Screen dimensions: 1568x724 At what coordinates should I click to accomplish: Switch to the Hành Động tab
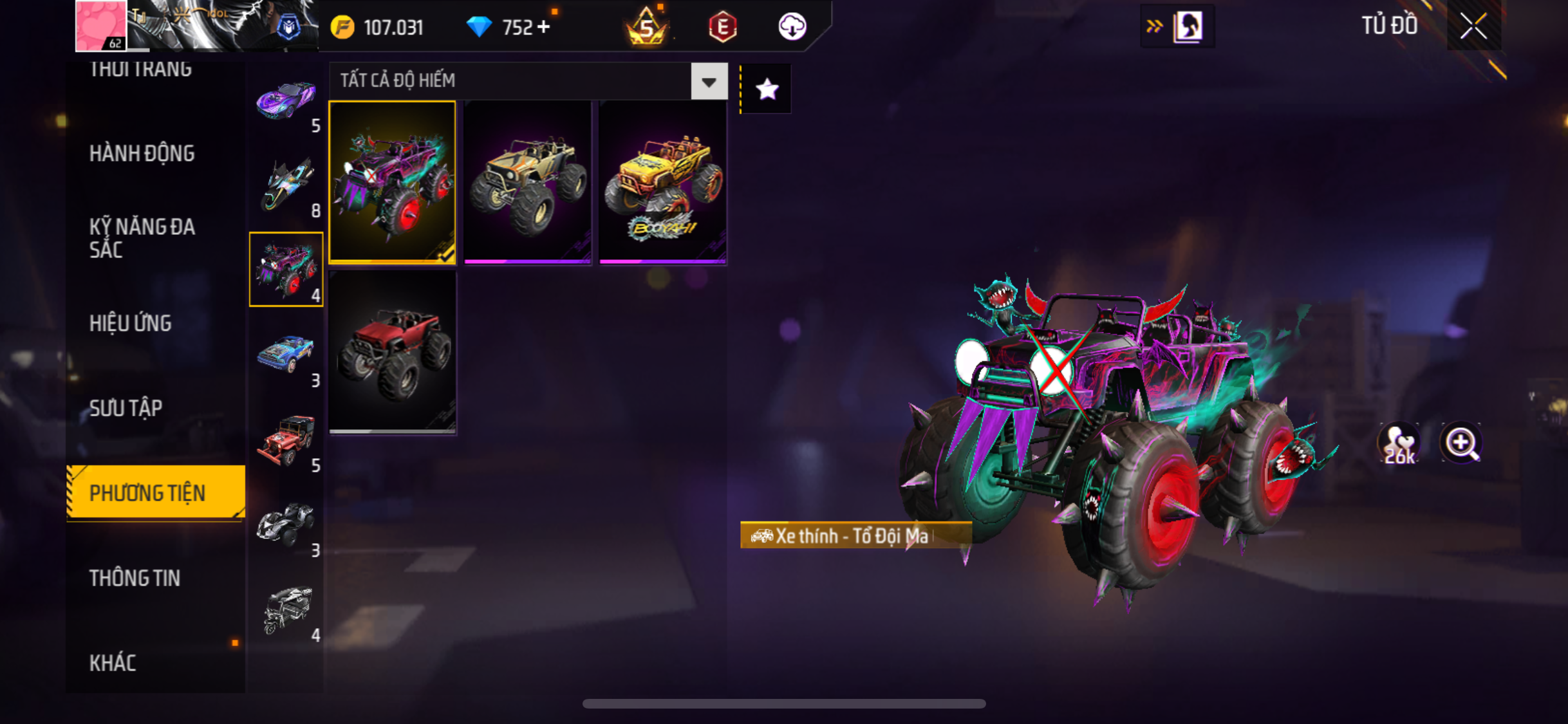click(x=142, y=154)
